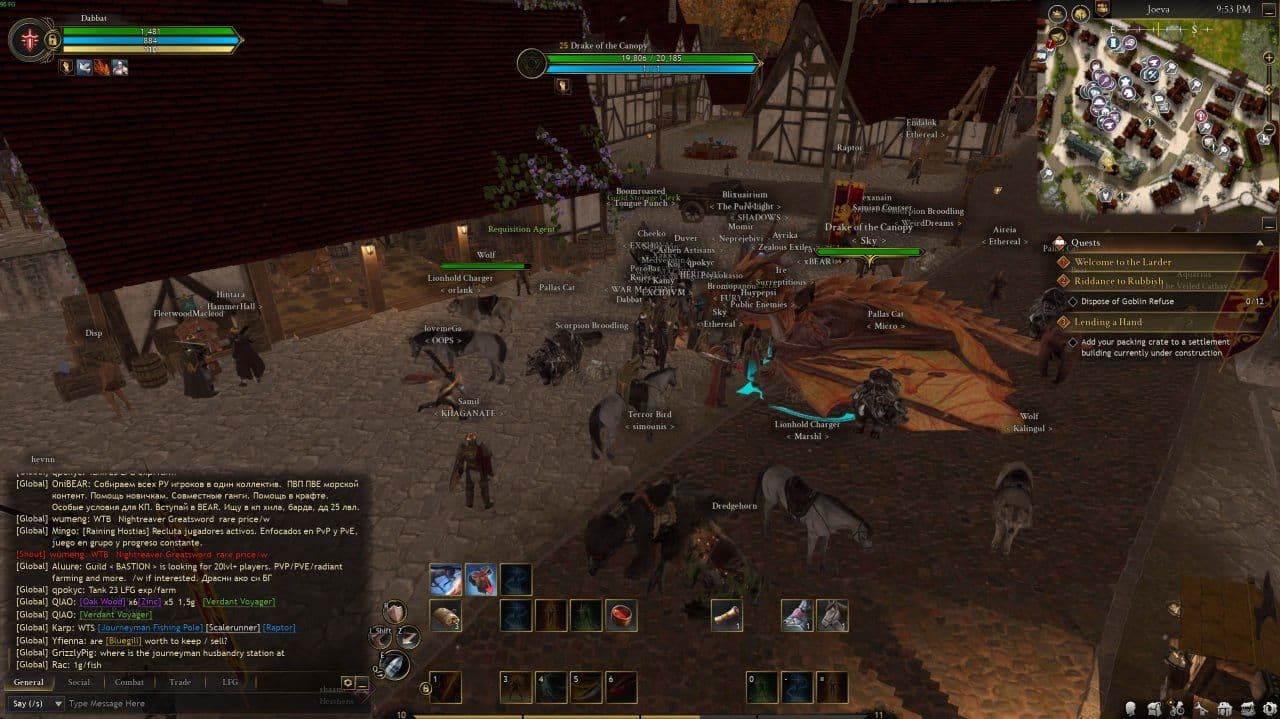The width and height of the screenshot is (1280, 719).
Task: Use the red bowl food item slot
Action: (621, 615)
